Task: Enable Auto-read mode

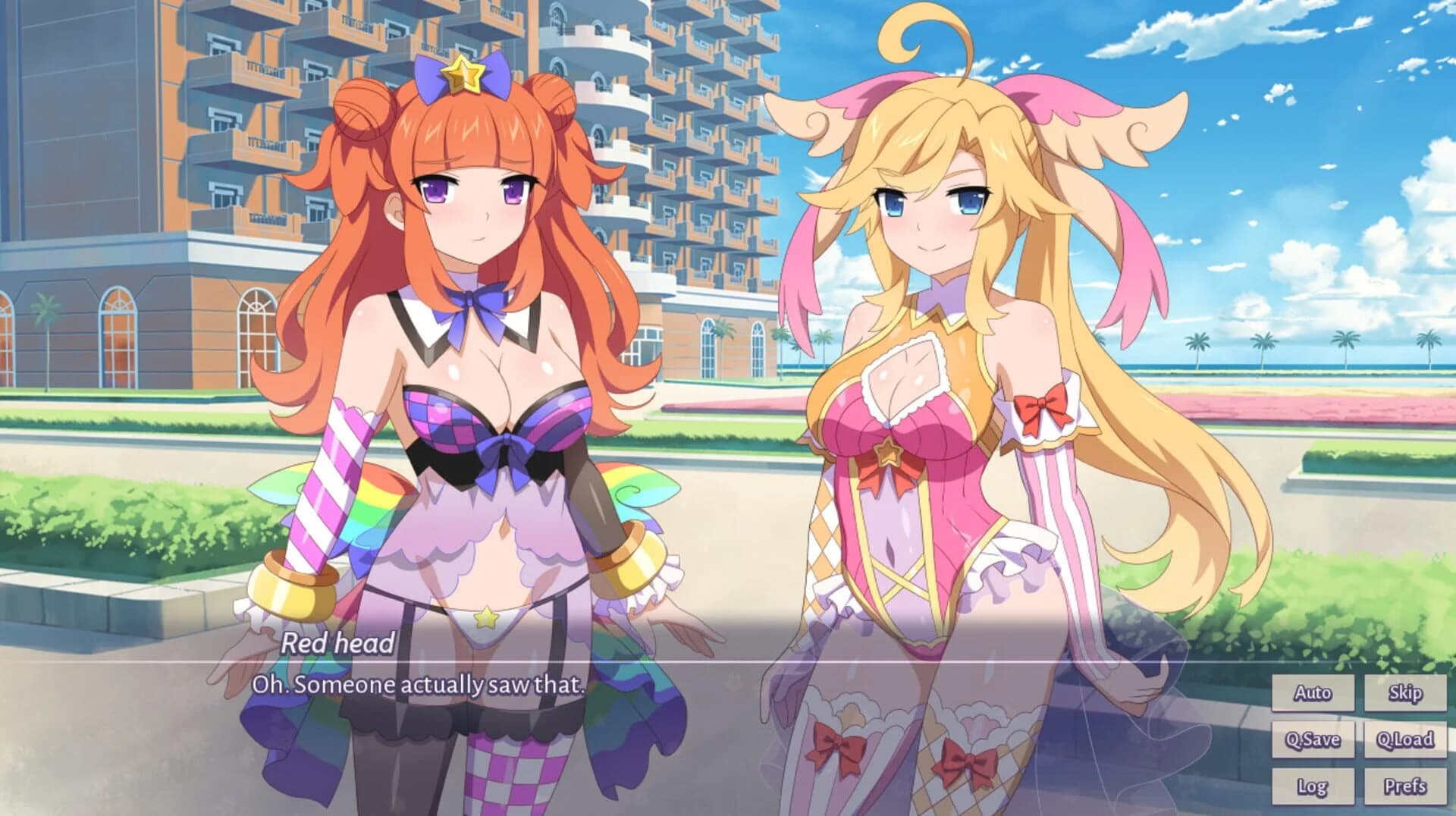Action: coord(1314,692)
